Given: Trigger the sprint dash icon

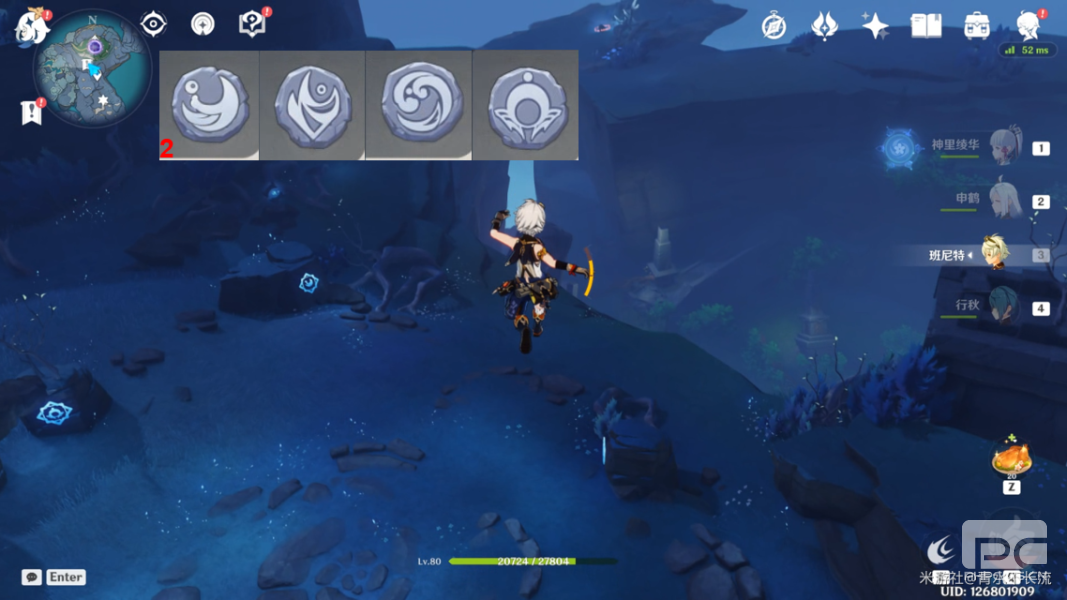Looking at the screenshot, I should (939, 549).
